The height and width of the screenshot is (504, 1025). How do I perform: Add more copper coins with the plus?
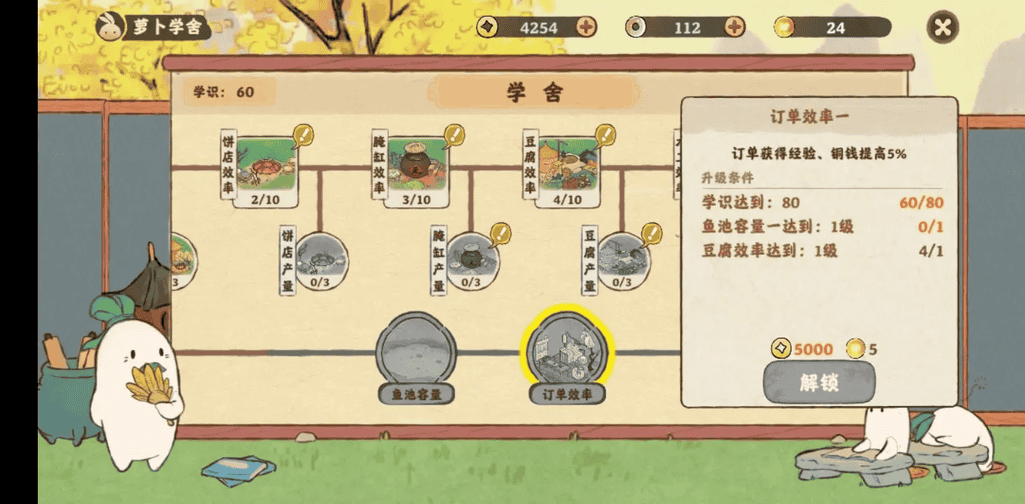(x=586, y=27)
